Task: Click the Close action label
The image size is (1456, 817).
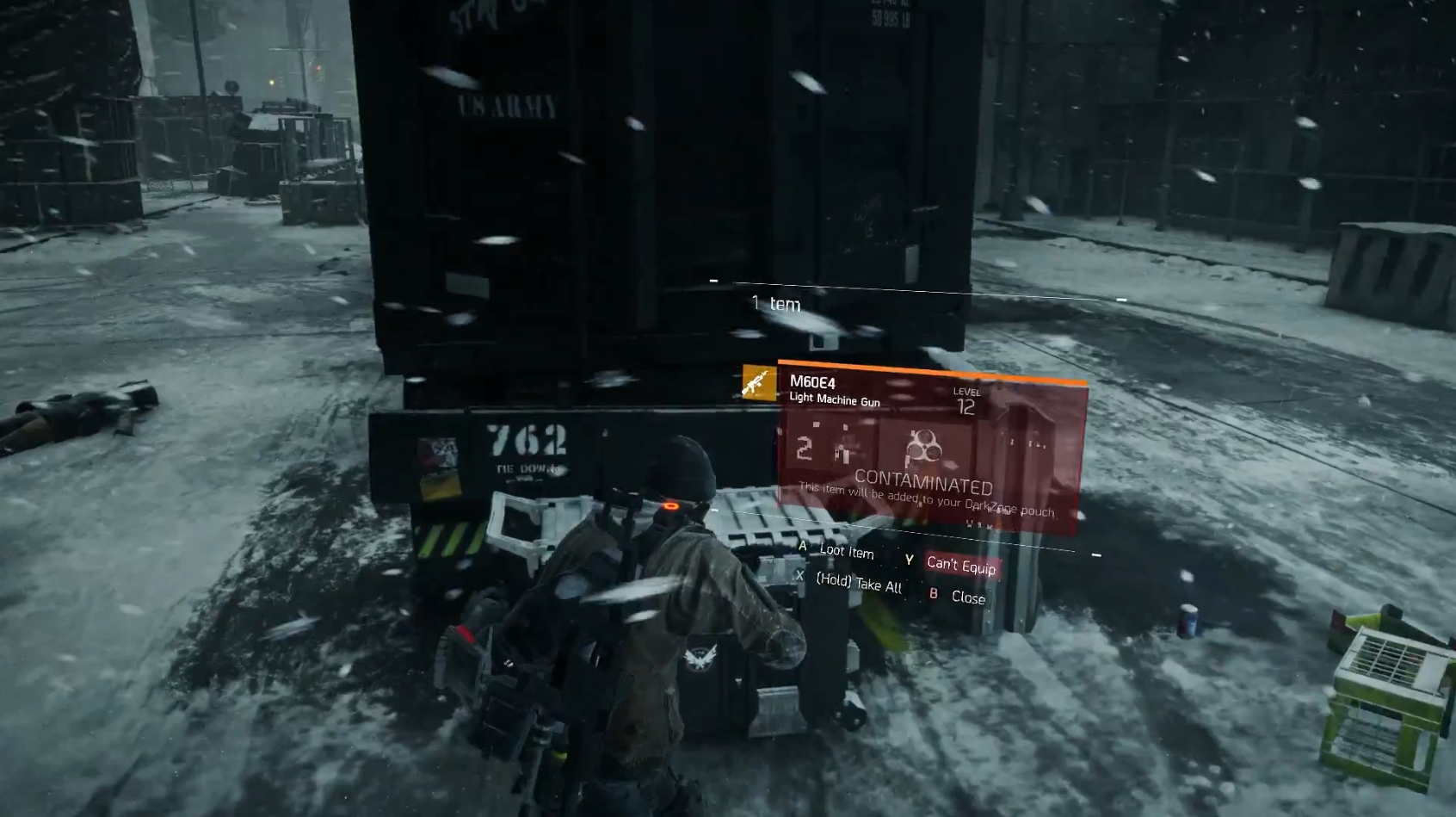Action: 969,597
